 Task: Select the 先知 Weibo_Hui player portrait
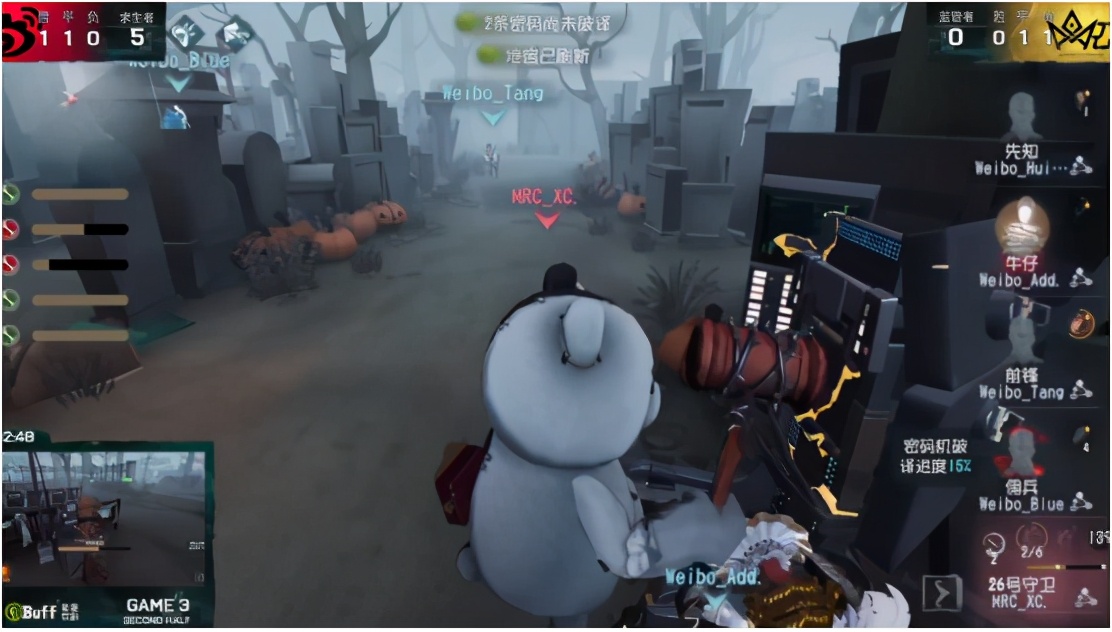(x=1021, y=120)
